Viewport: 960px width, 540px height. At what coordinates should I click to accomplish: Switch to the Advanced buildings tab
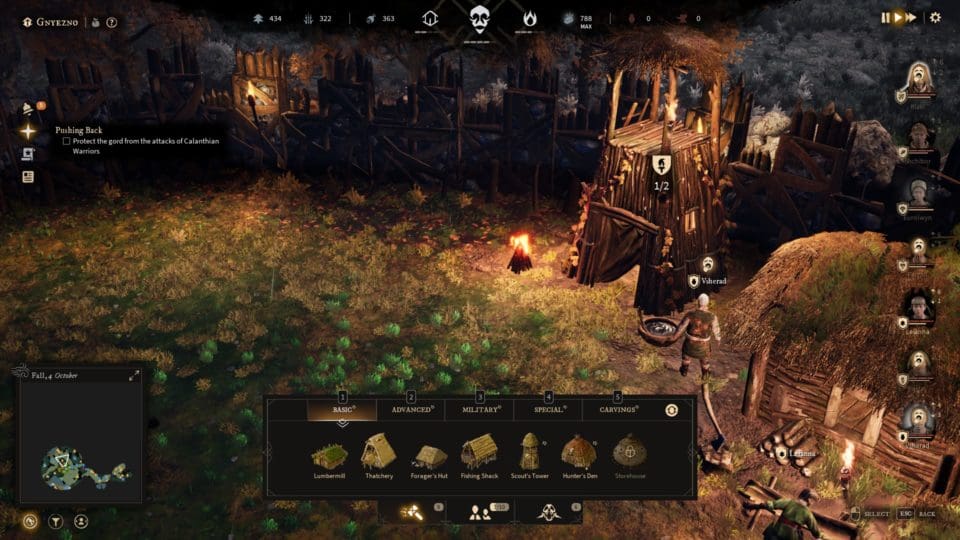pyautogui.click(x=411, y=409)
